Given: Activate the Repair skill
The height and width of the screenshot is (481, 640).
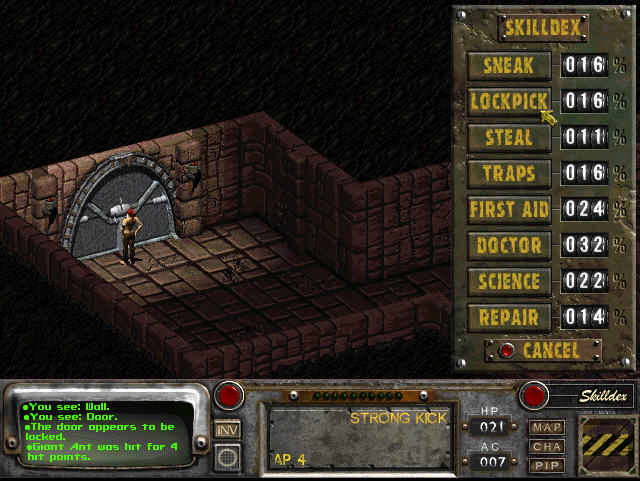Looking at the screenshot, I should click(508, 317).
